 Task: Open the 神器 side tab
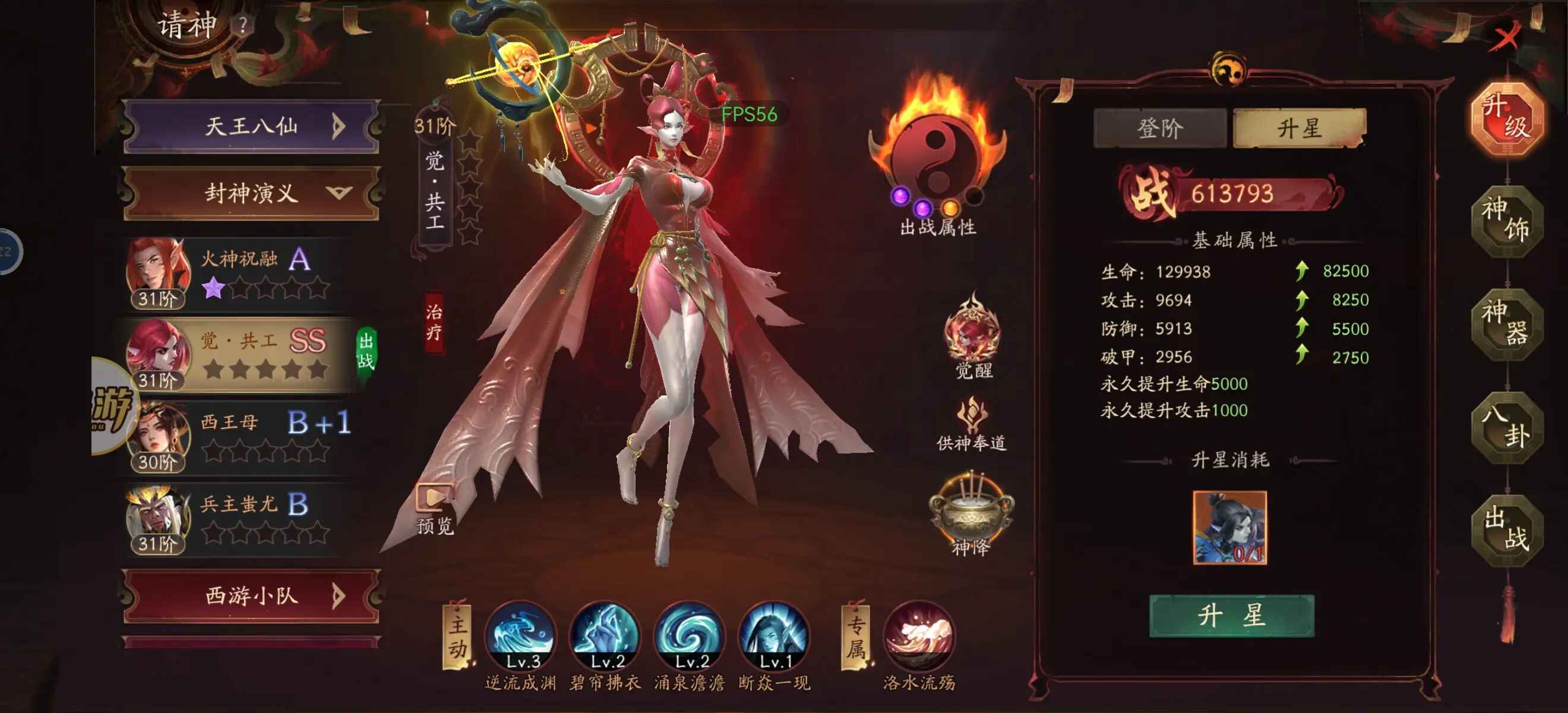[x=1506, y=324]
